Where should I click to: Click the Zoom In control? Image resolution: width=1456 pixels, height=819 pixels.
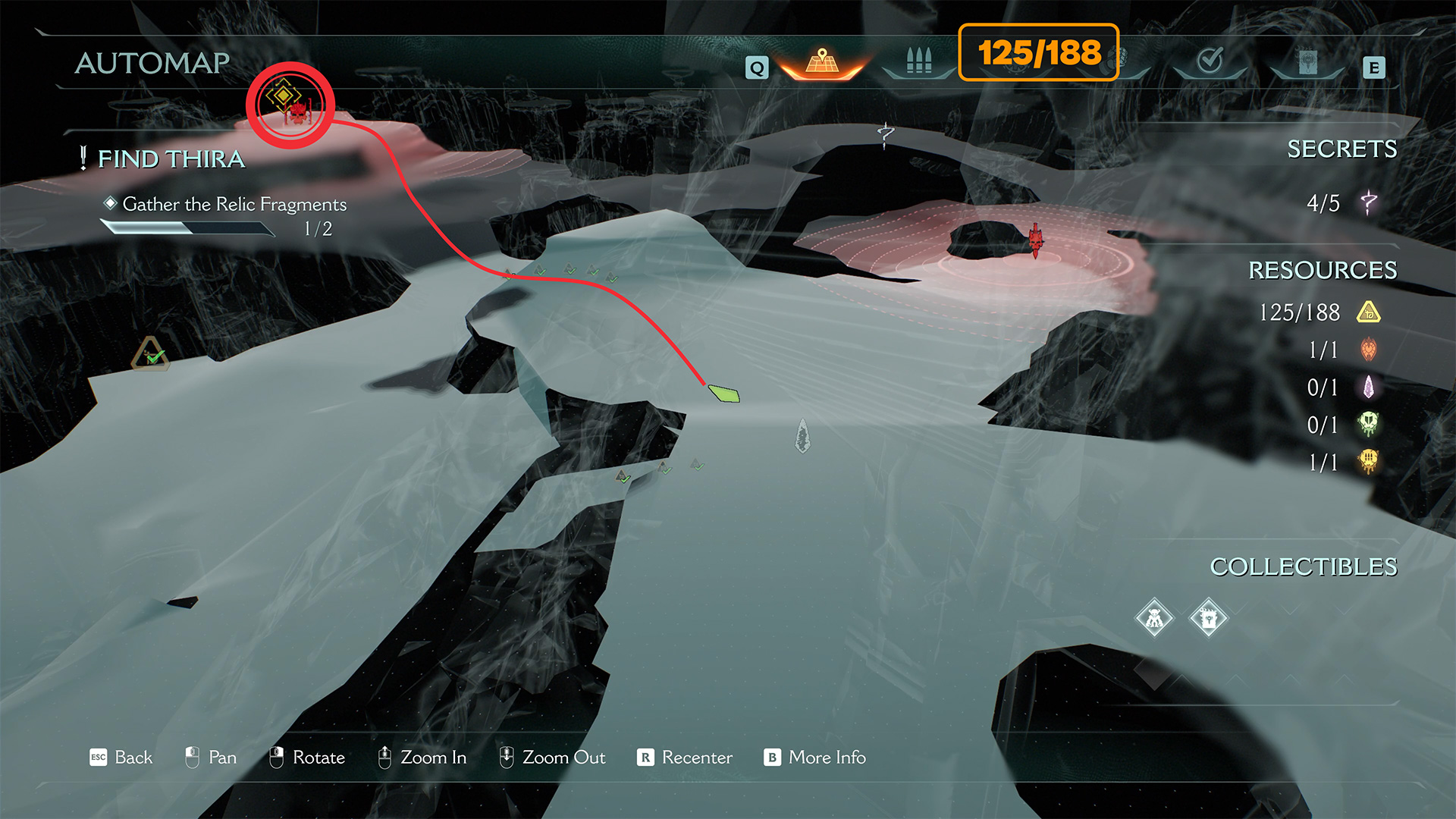click(422, 758)
